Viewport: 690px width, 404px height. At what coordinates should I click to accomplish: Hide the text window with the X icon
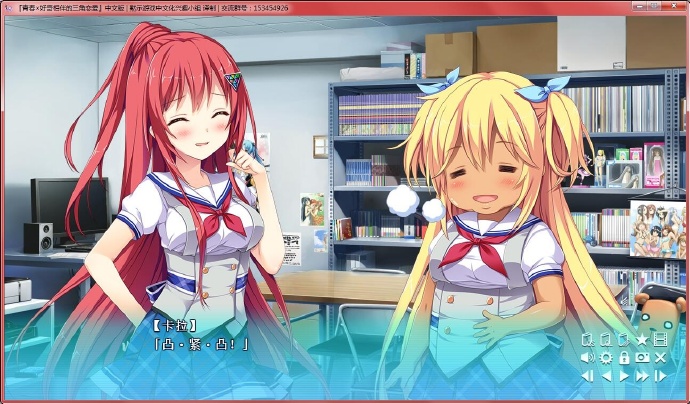tap(660, 357)
